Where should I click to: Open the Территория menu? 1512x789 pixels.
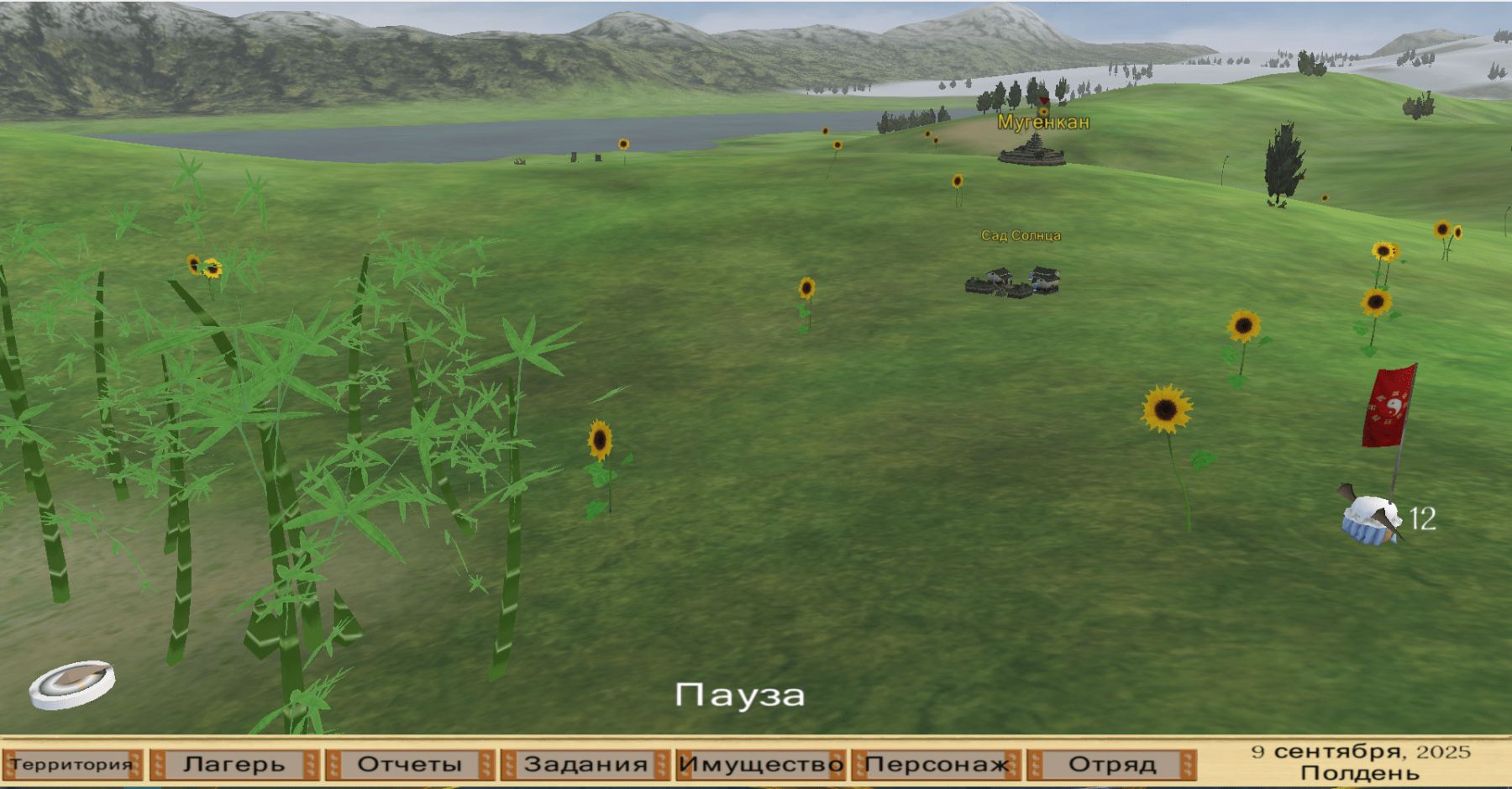(72, 765)
